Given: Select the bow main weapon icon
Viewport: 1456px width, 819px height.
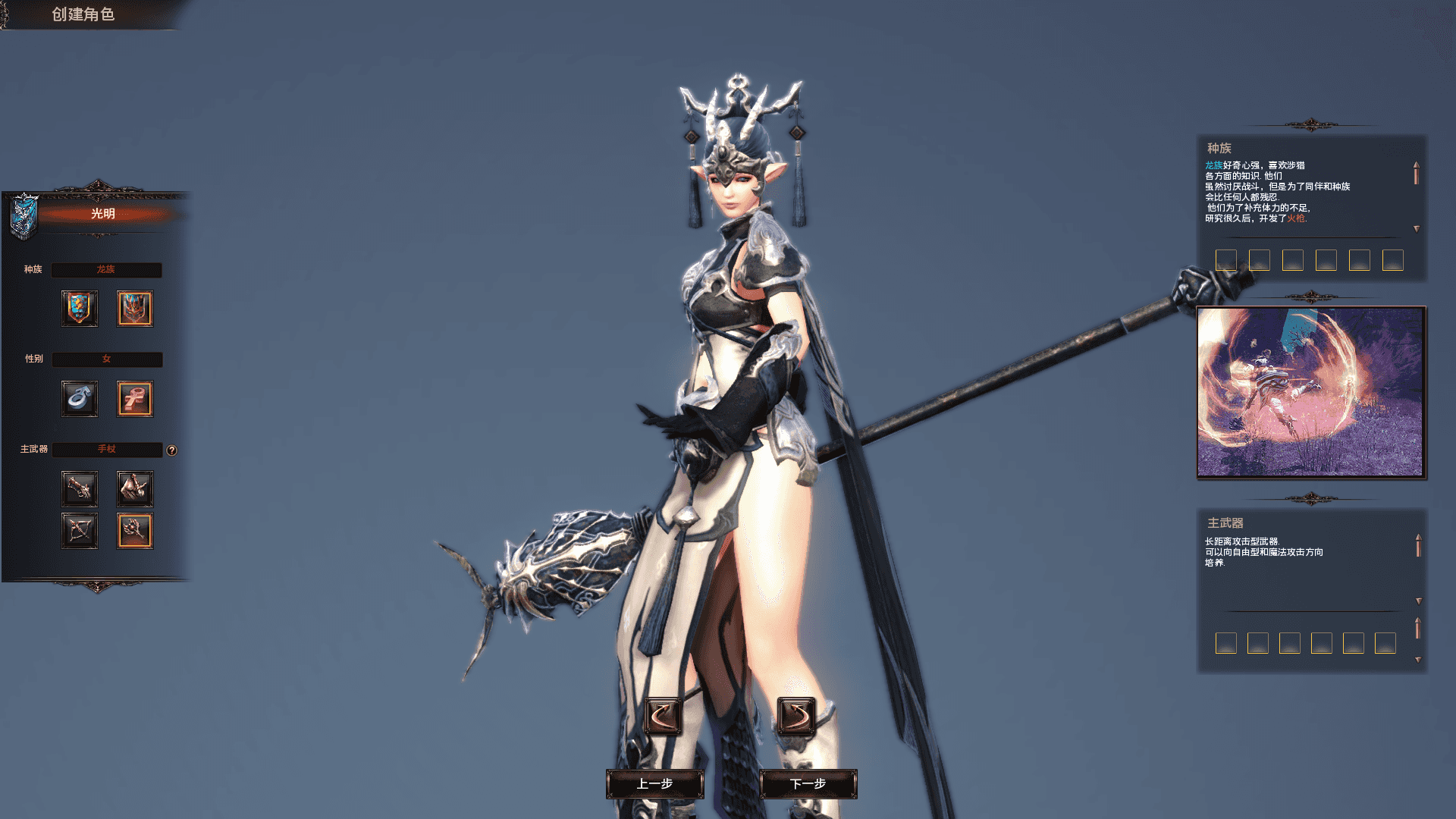Looking at the screenshot, I should click(x=80, y=531).
